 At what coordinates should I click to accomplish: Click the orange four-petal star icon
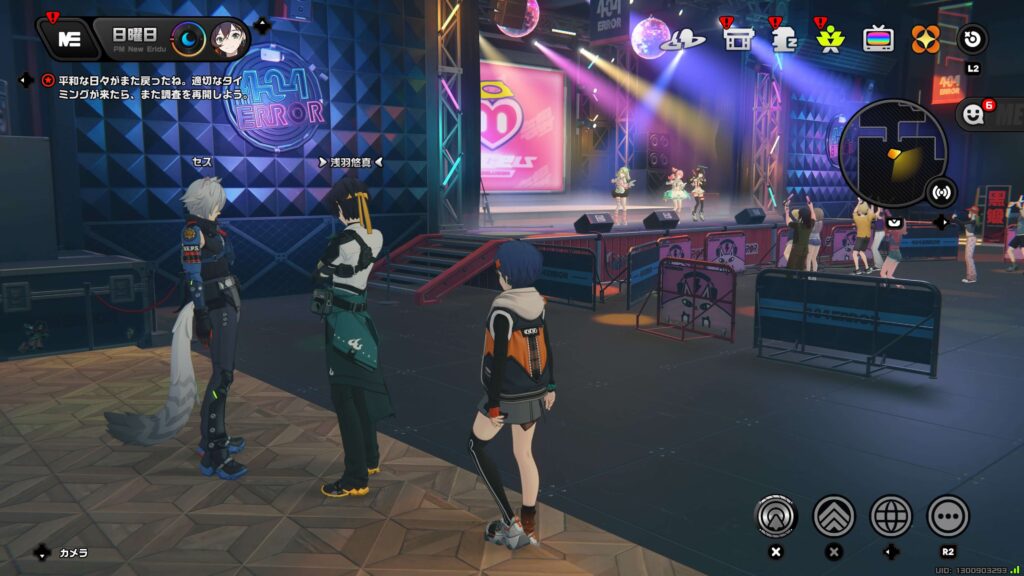(x=925, y=39)
